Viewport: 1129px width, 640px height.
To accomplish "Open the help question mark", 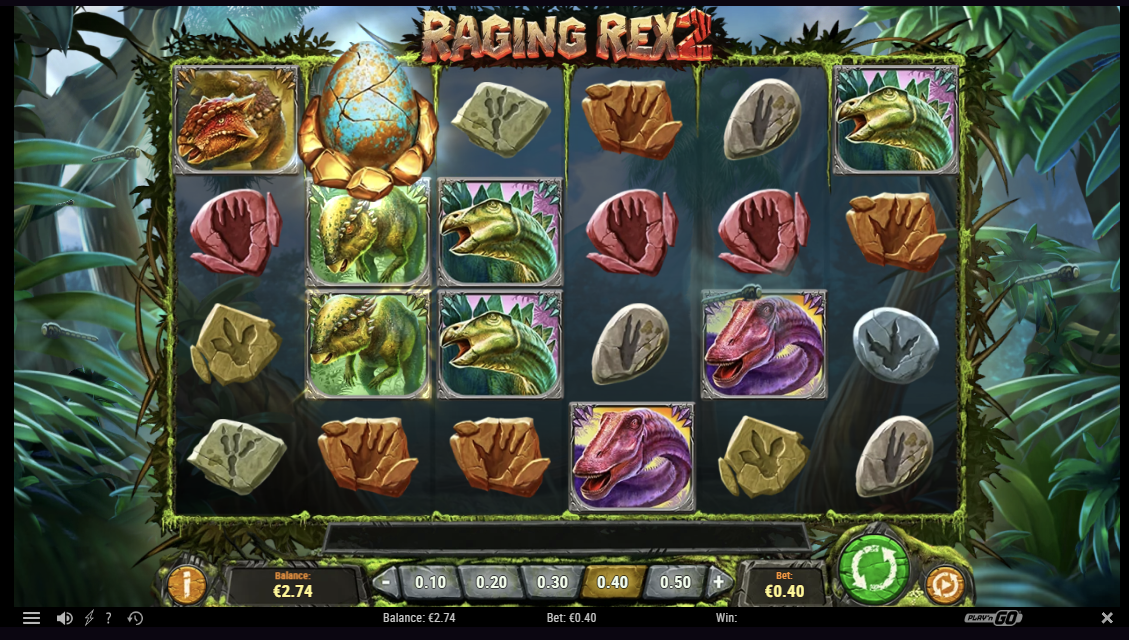I will tap(108, 618).
